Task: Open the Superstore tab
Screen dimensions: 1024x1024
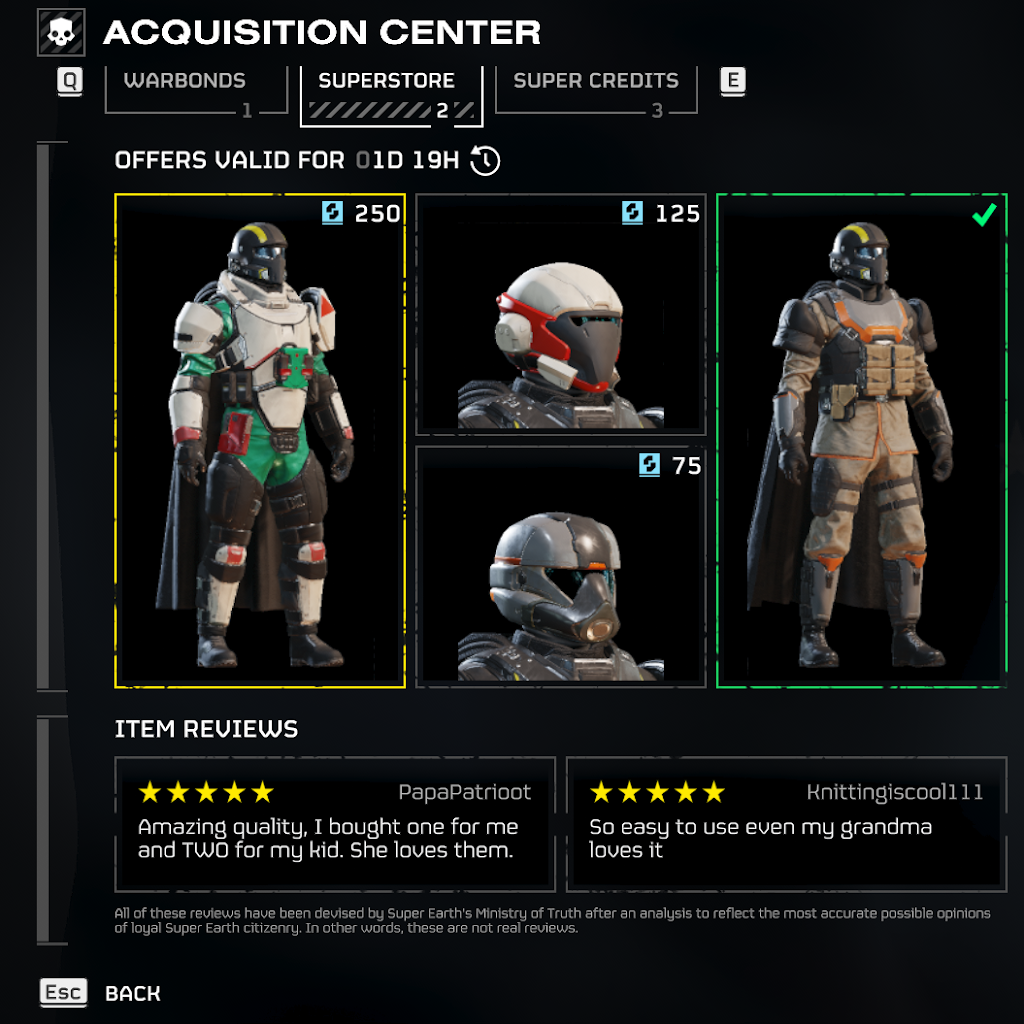Action: pyautogui.click(x=391, y=93)
